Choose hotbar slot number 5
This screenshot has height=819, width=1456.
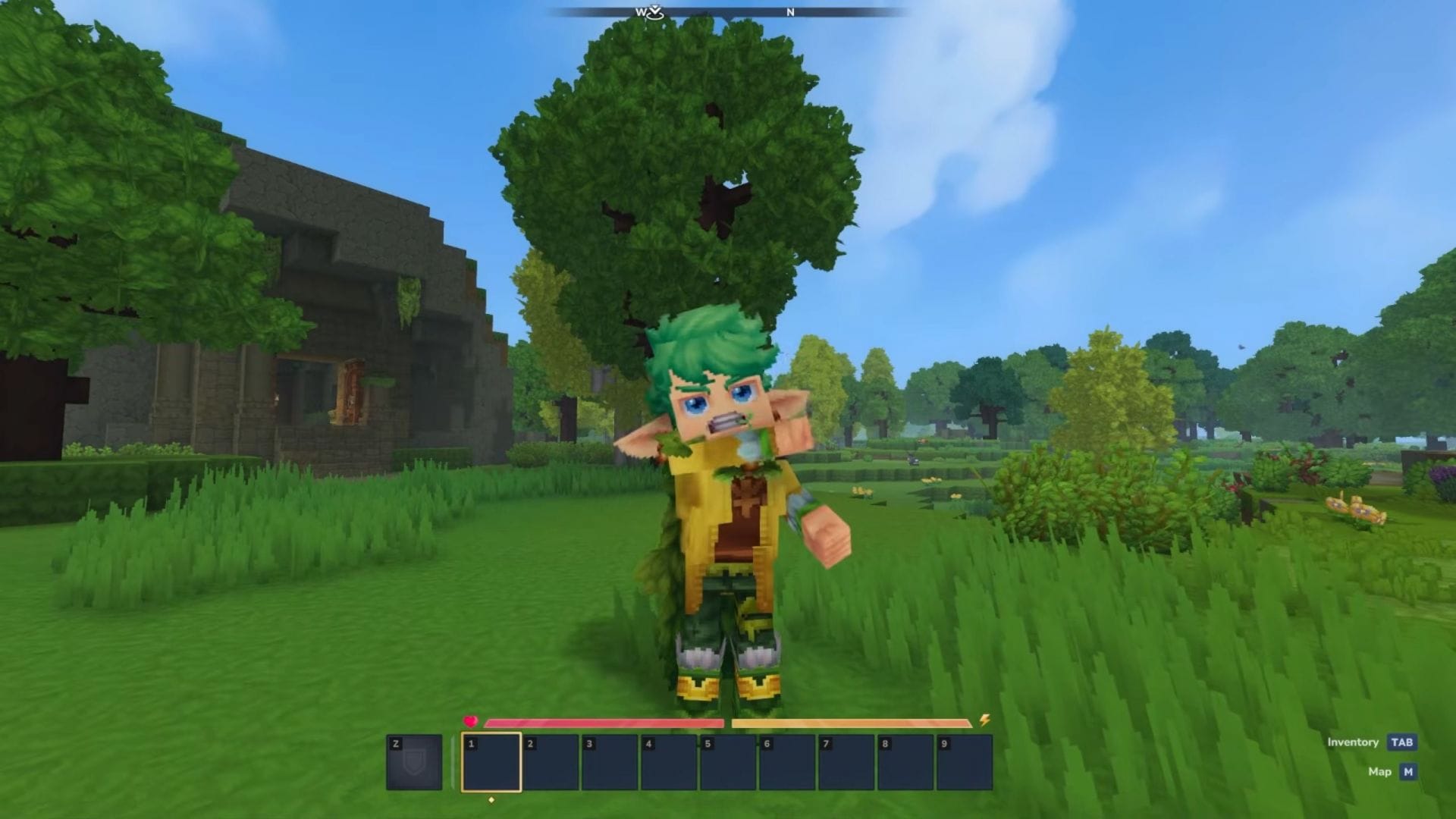coord(728,762)
